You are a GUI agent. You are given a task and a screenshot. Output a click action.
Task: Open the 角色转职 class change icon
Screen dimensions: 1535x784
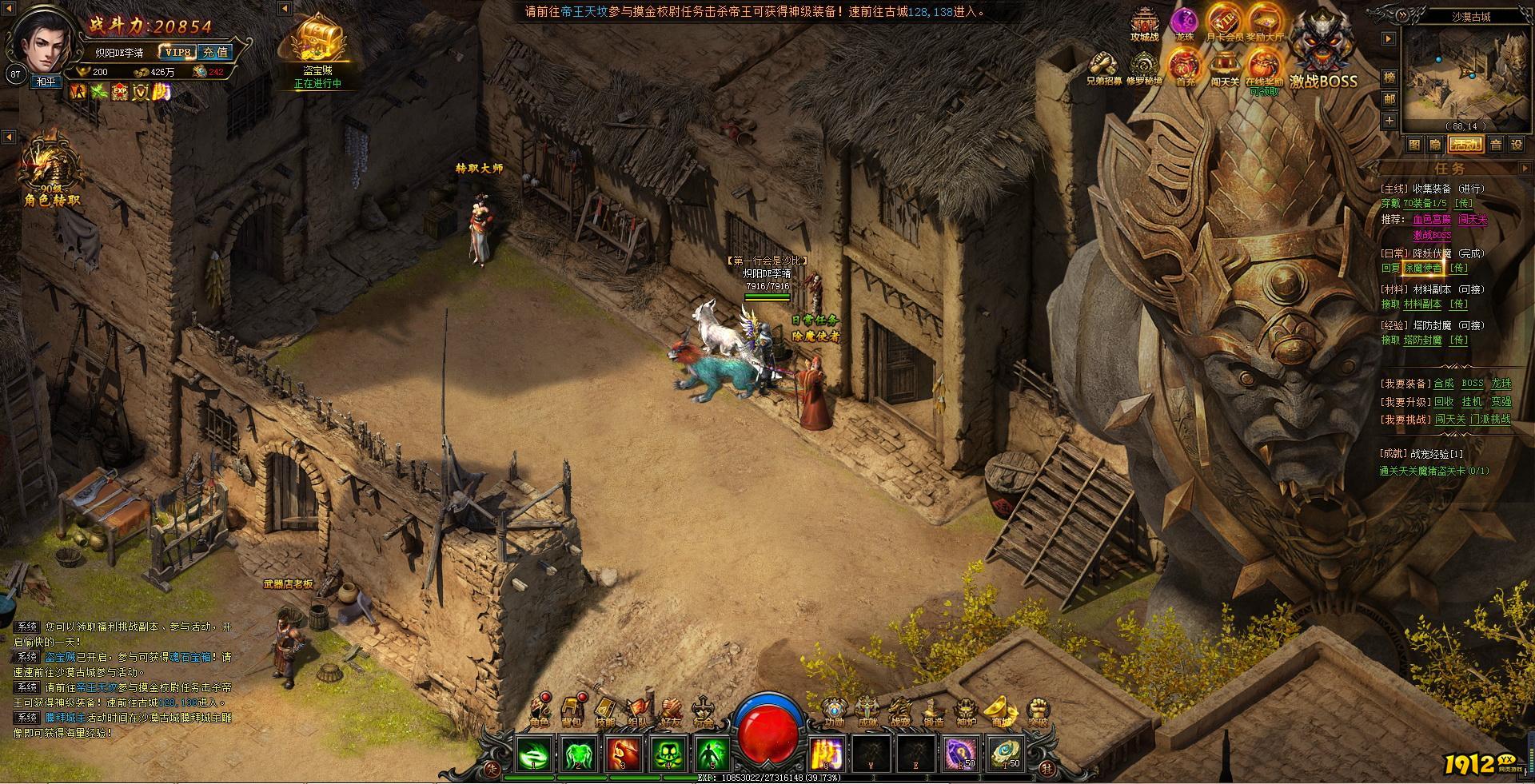[x=52, y=172]
